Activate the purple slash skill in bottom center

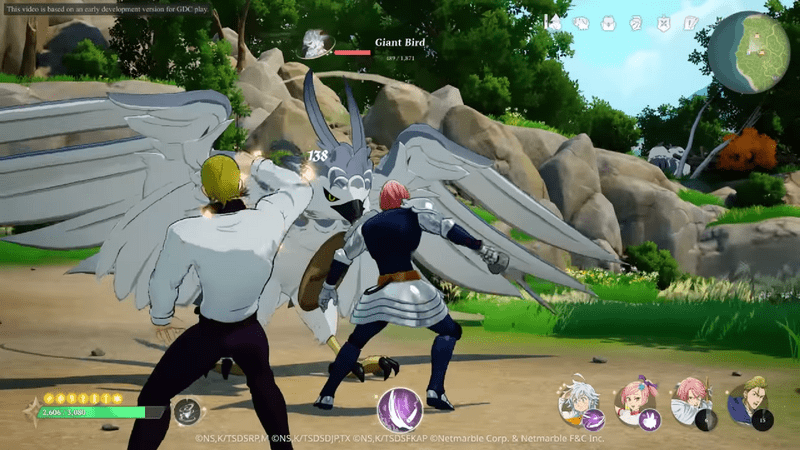click(x=397, y=410)
